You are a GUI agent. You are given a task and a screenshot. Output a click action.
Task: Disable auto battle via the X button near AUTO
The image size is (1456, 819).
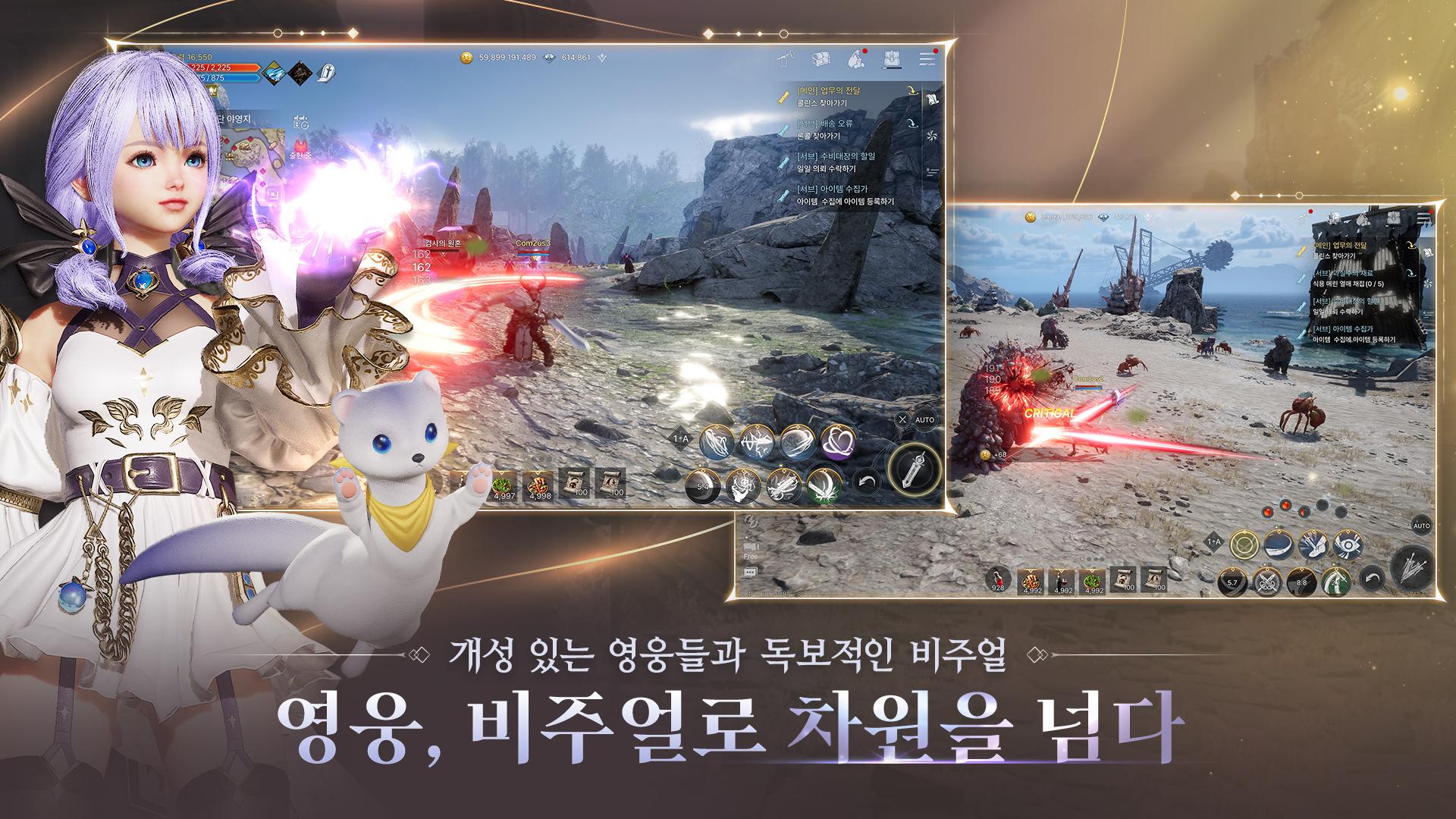(902, 421)
